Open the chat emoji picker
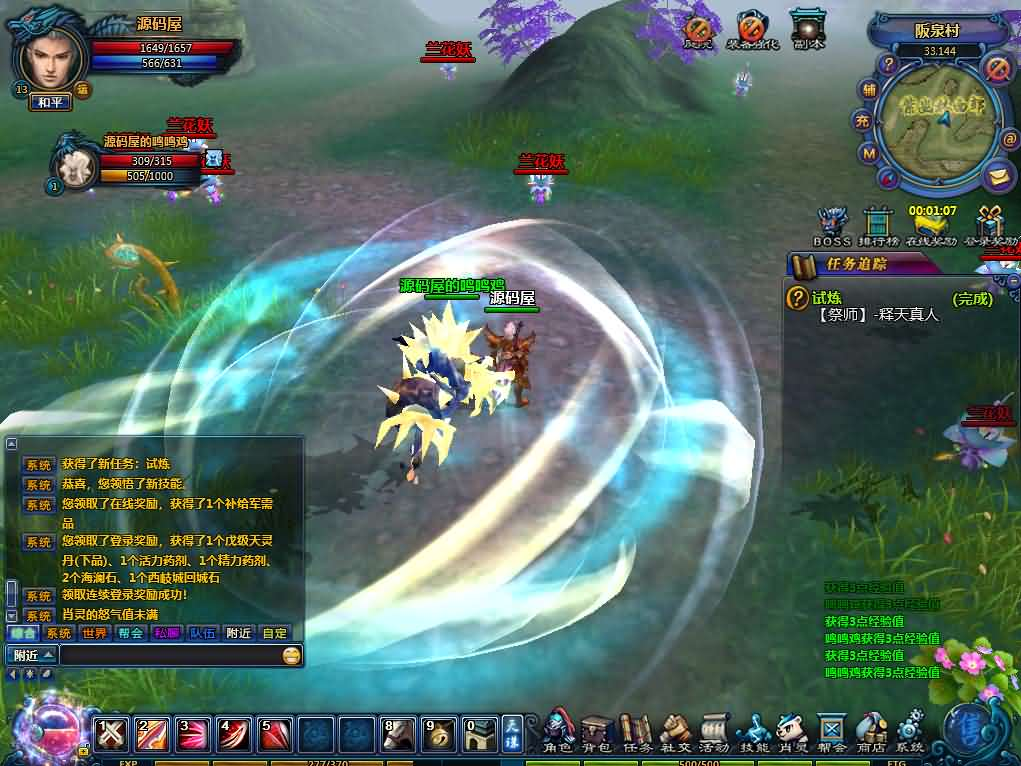1021x766 pixels. click(x=291, y=655)
